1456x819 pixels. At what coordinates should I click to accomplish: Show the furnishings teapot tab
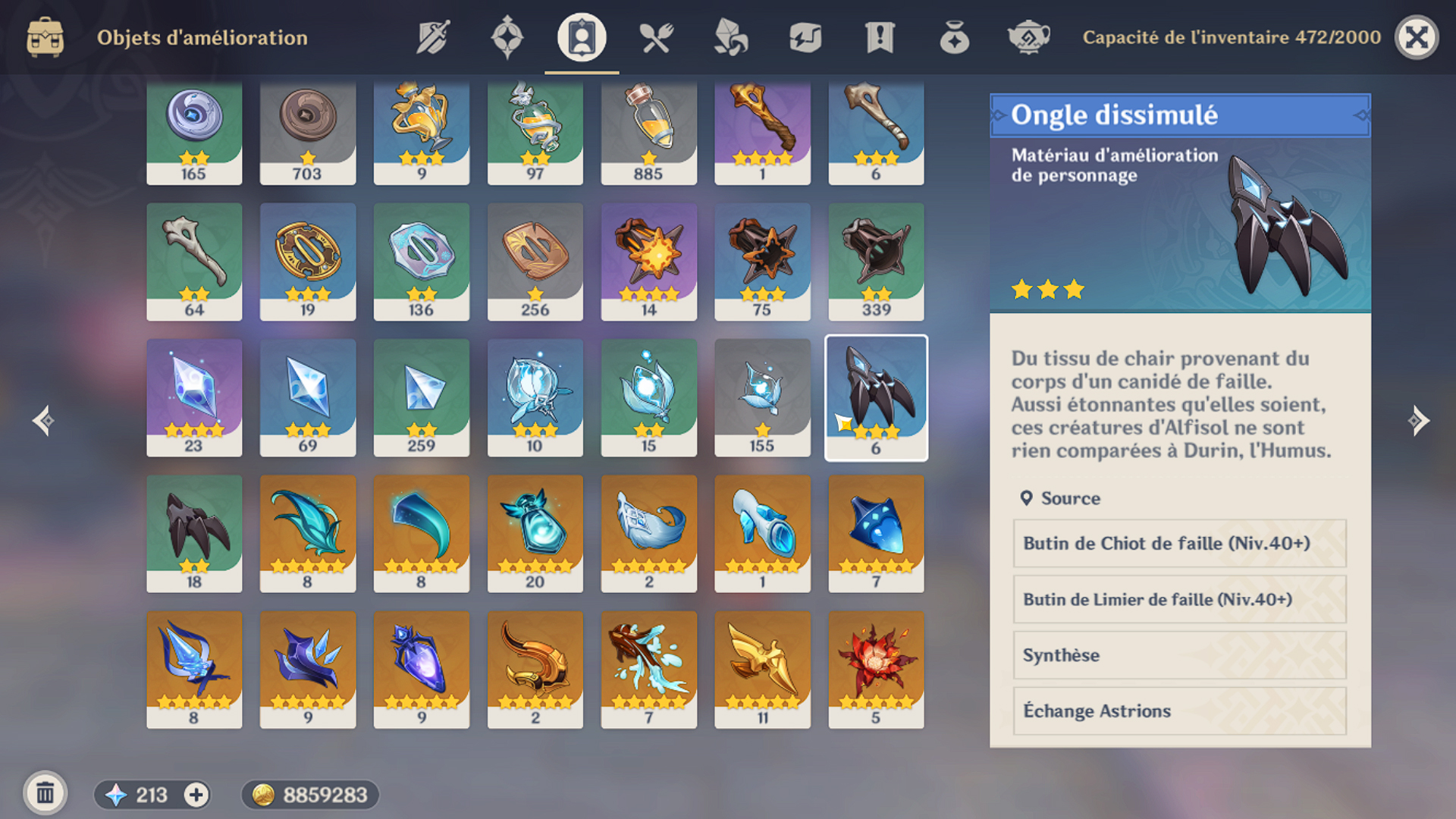[1028, 37]
